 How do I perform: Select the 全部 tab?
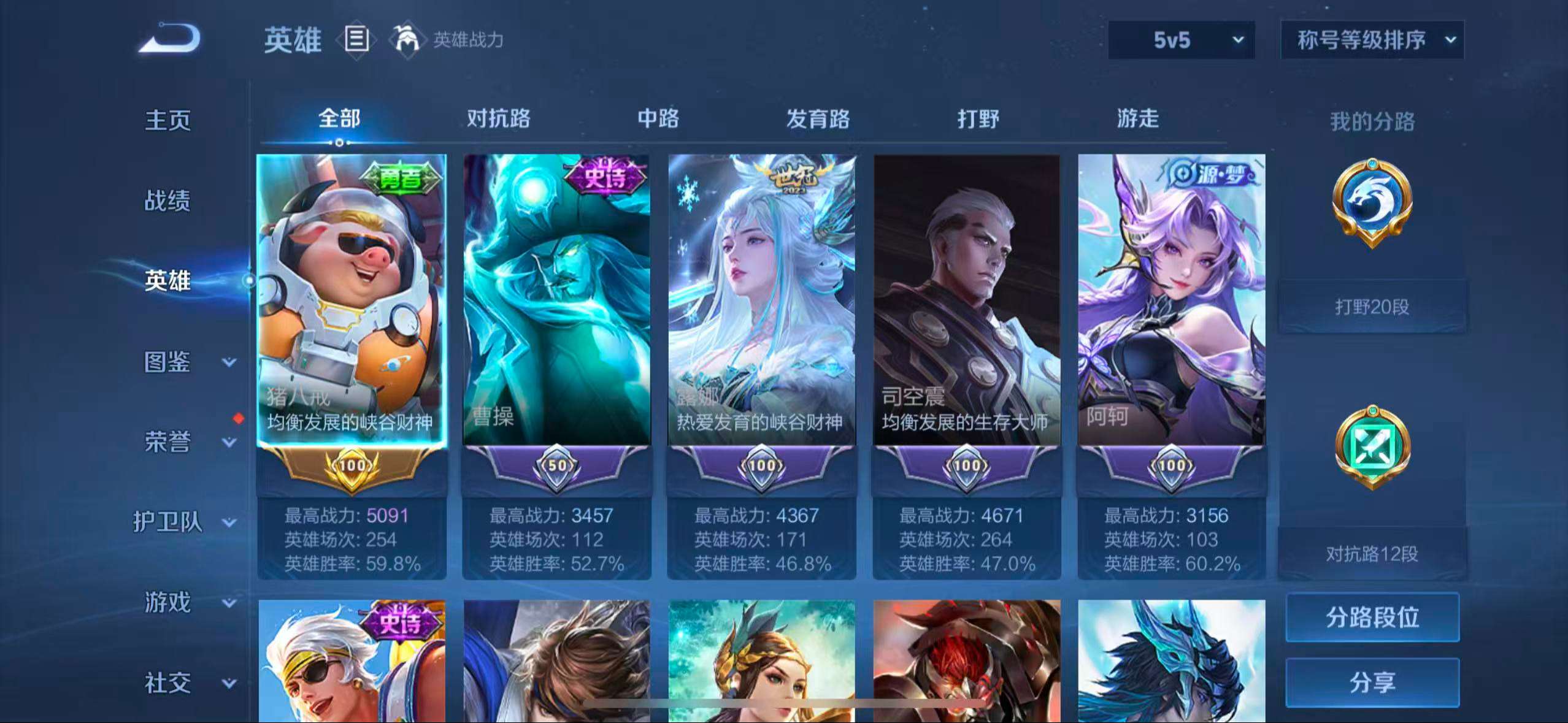pos(339,118)
